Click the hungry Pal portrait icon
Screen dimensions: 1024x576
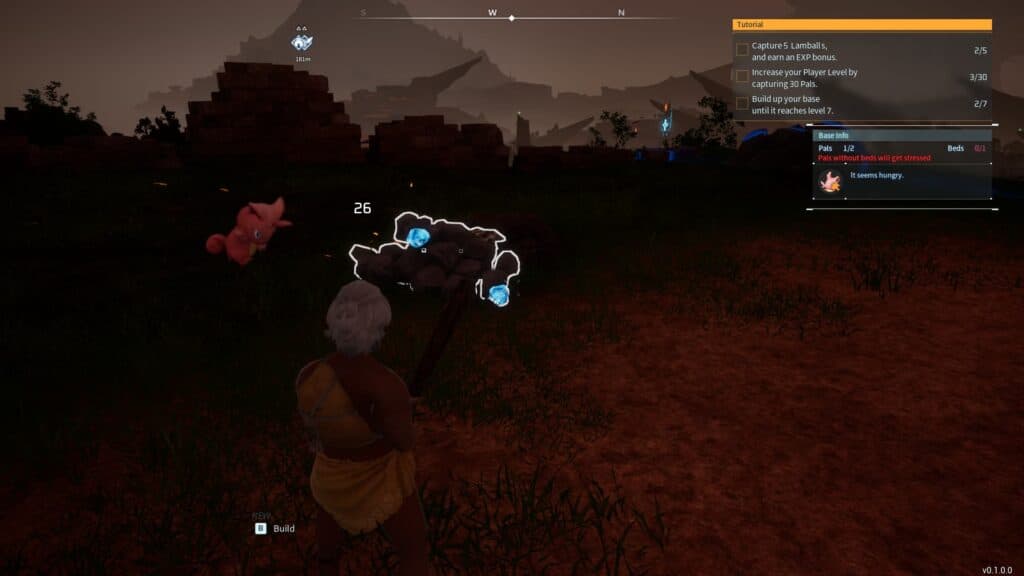[x=829, y=181]
